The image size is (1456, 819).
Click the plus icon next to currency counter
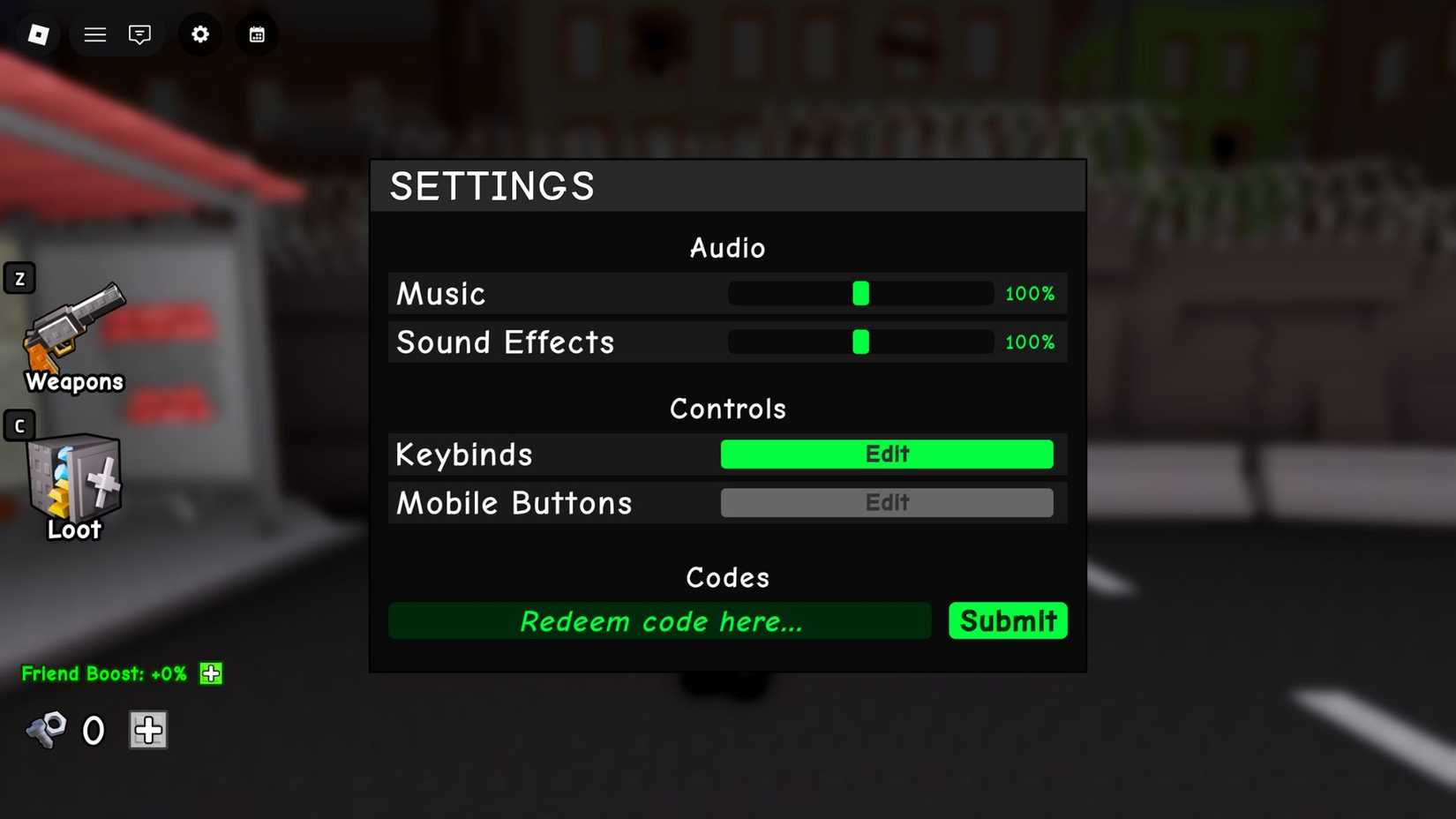point(148,730)
